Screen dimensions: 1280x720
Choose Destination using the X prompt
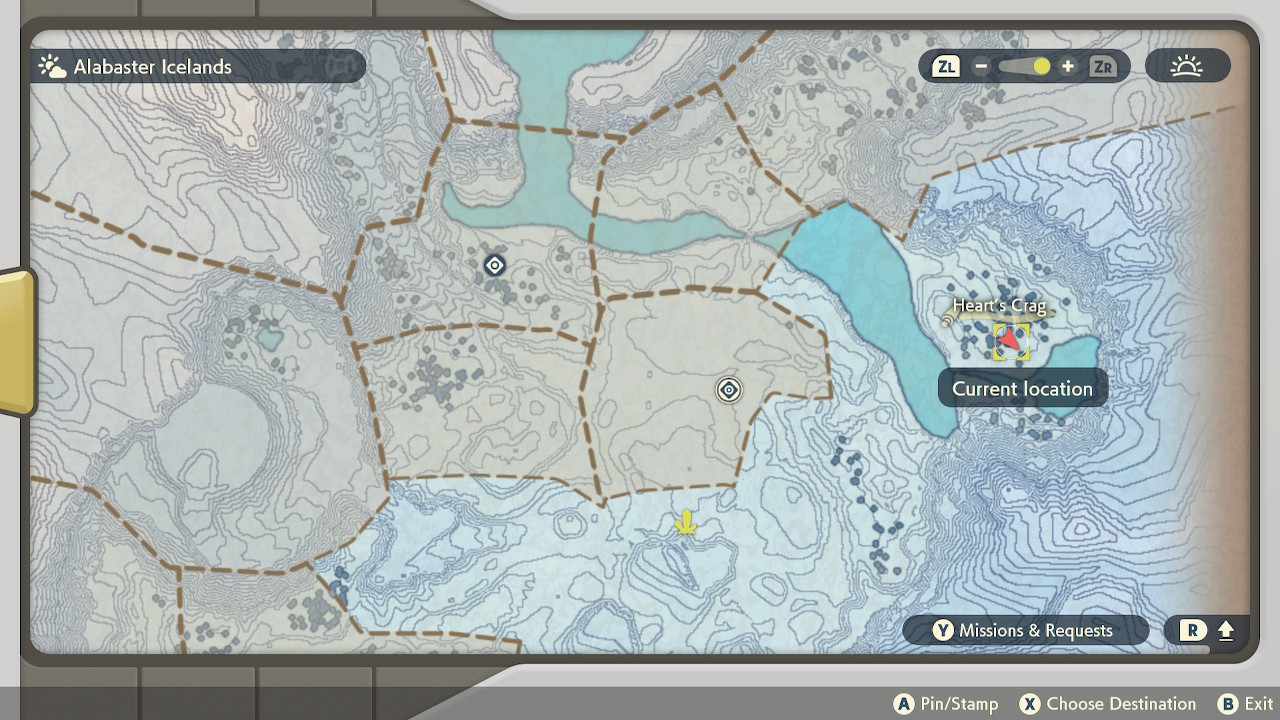pos(1106,704)
